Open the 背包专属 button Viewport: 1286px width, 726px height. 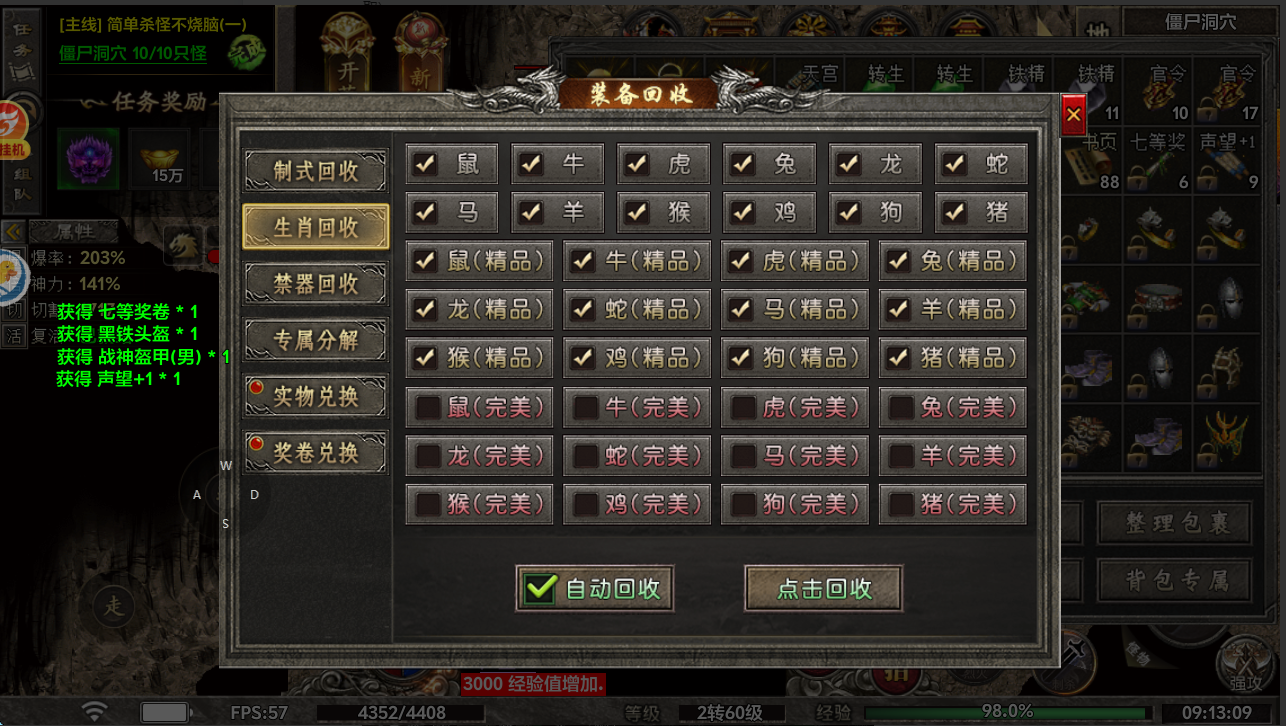pos(1175,580)
